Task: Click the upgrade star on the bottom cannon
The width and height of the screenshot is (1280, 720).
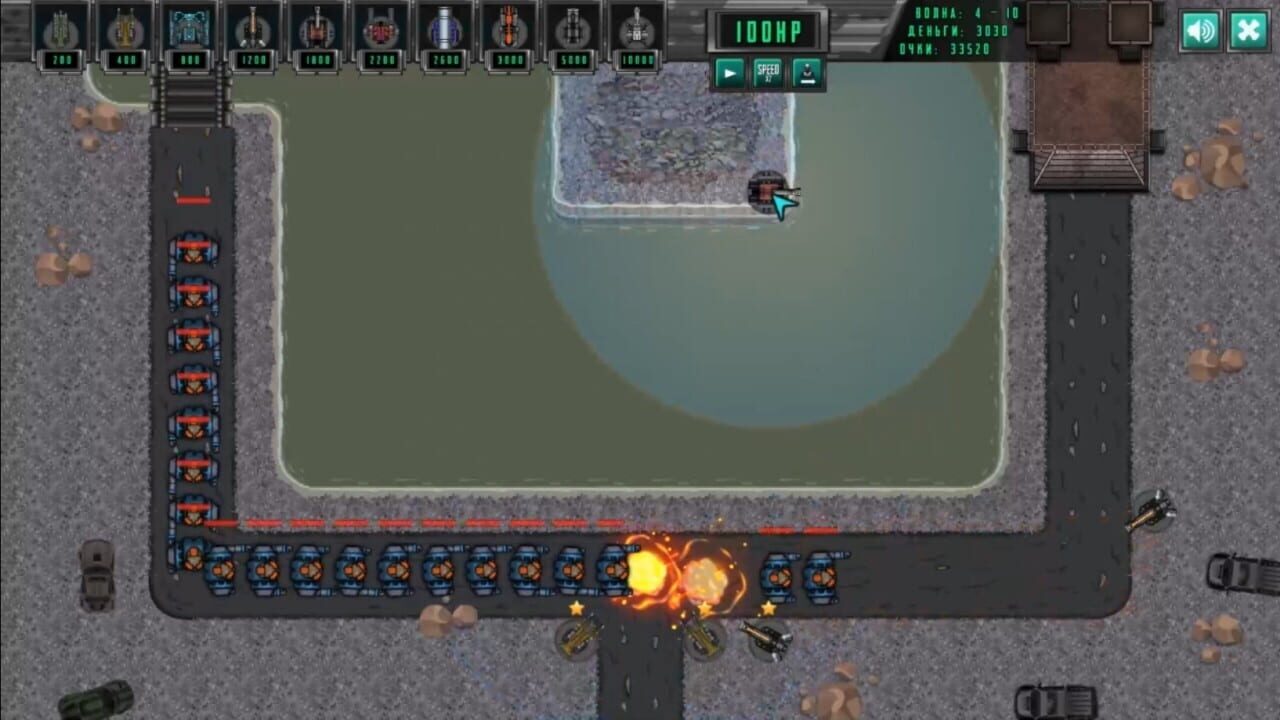Action: (x=577, y=606)
